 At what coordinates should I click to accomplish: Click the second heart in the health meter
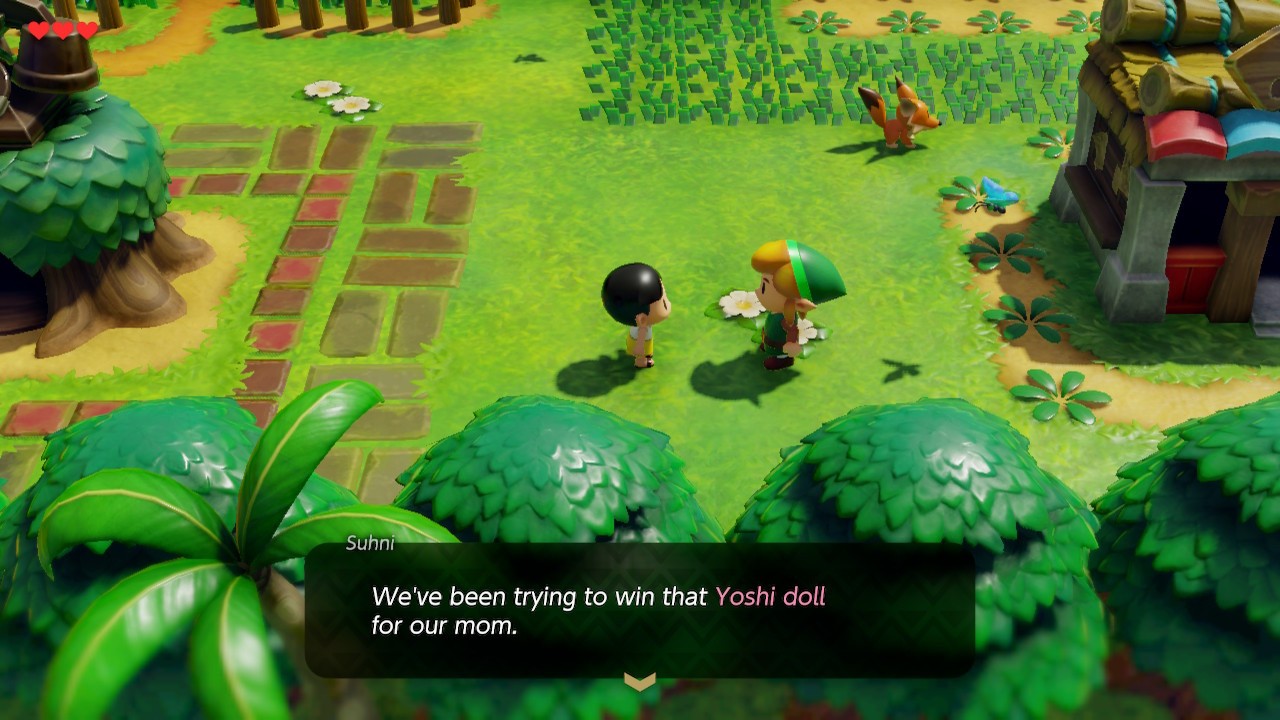pos(63,29)
